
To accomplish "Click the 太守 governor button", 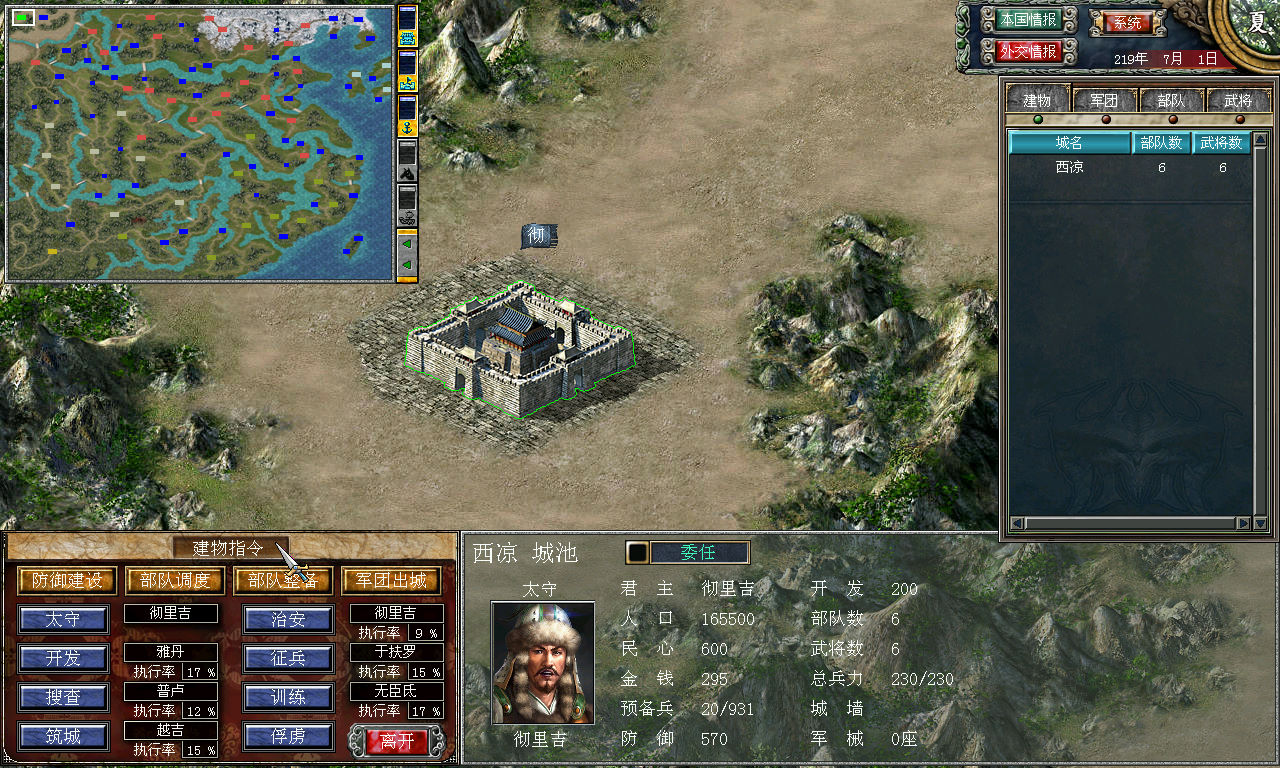I will tap(63, 620).
